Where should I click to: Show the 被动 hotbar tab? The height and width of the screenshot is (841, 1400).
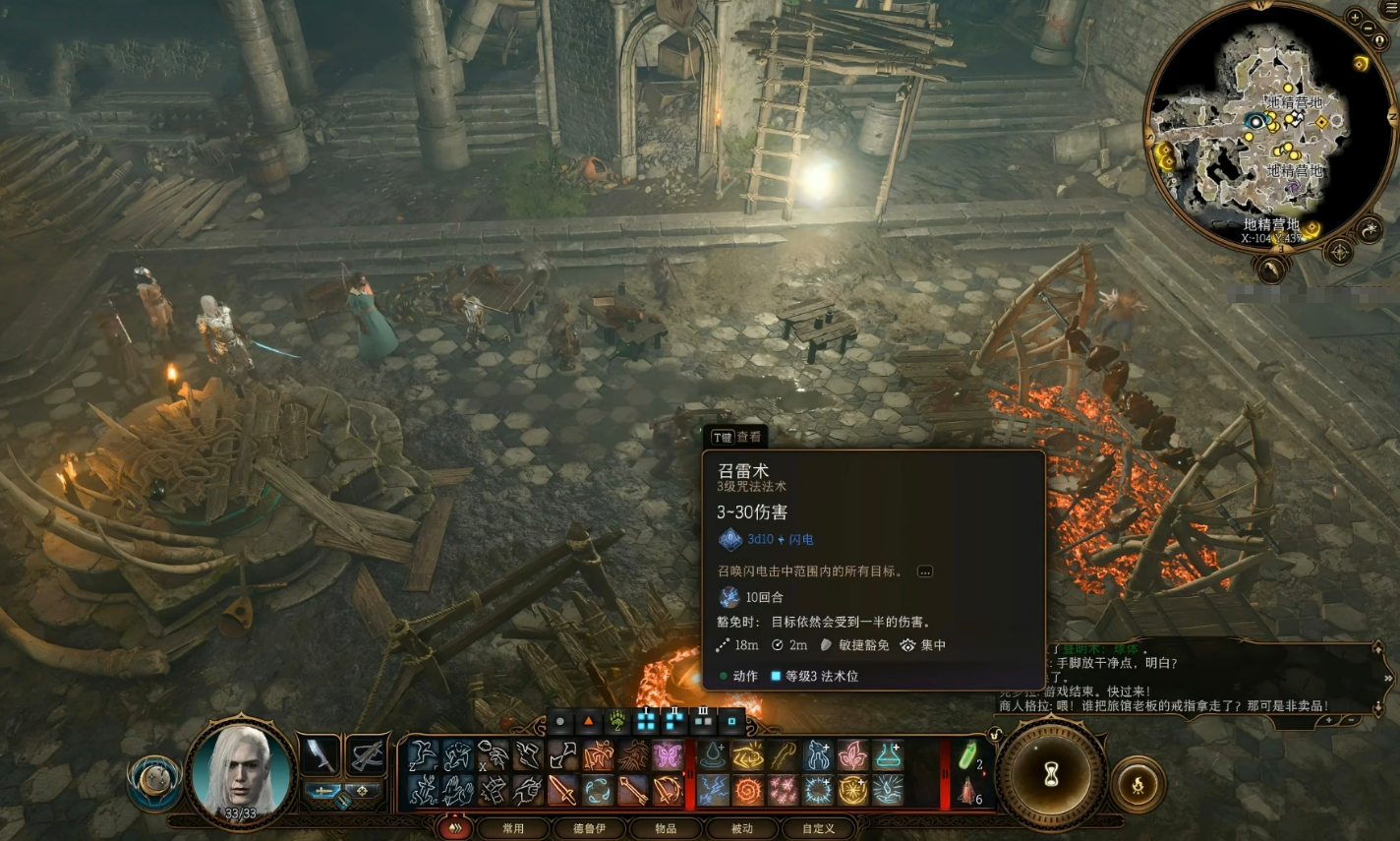(741, 828)
